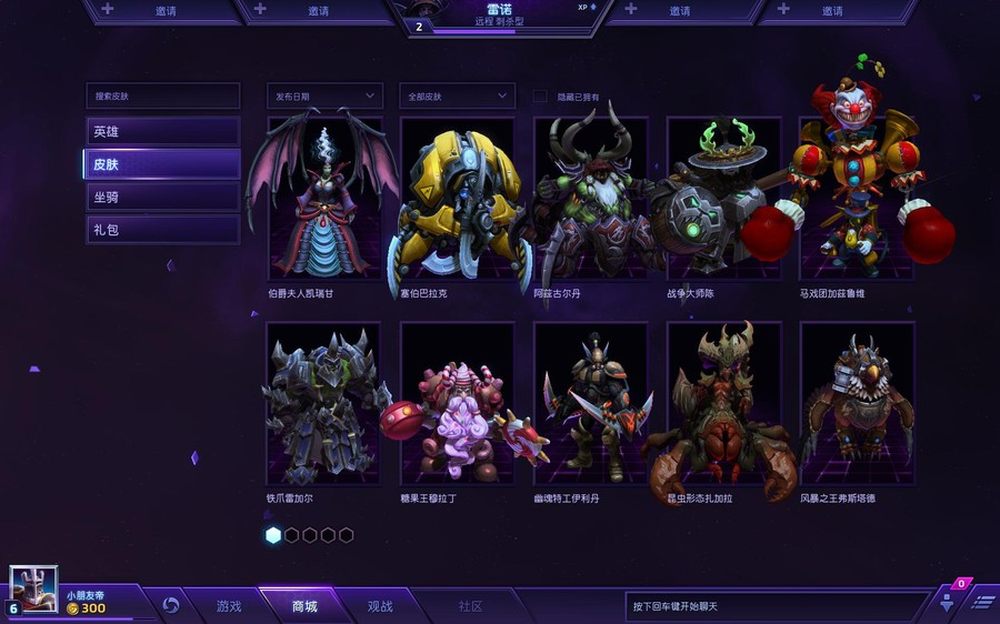View the 赛伯巴拉克 skin
This screenshot has height=624, width=1000.
pos(457,200)
